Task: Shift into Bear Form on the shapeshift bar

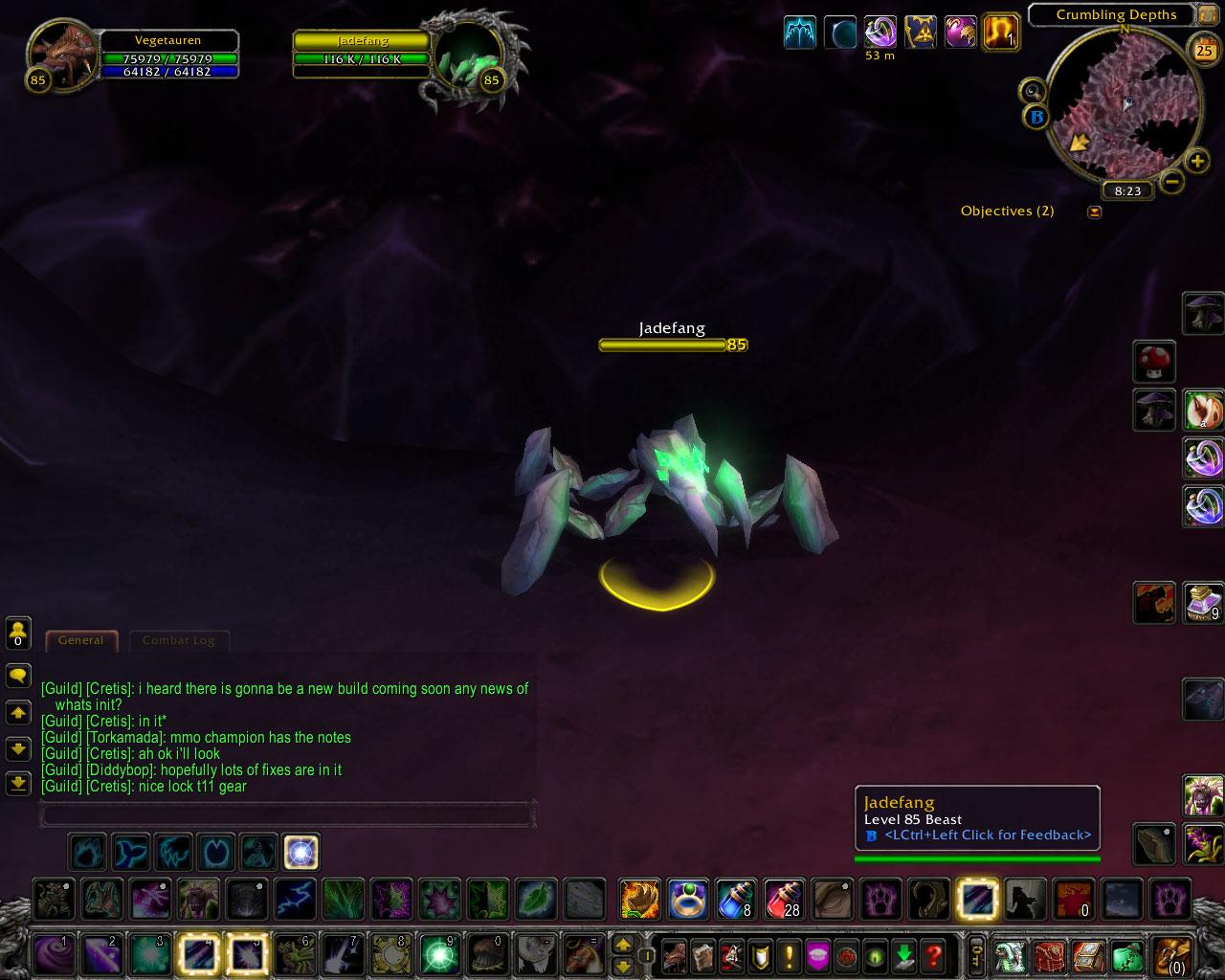Action: pos(86,852)
